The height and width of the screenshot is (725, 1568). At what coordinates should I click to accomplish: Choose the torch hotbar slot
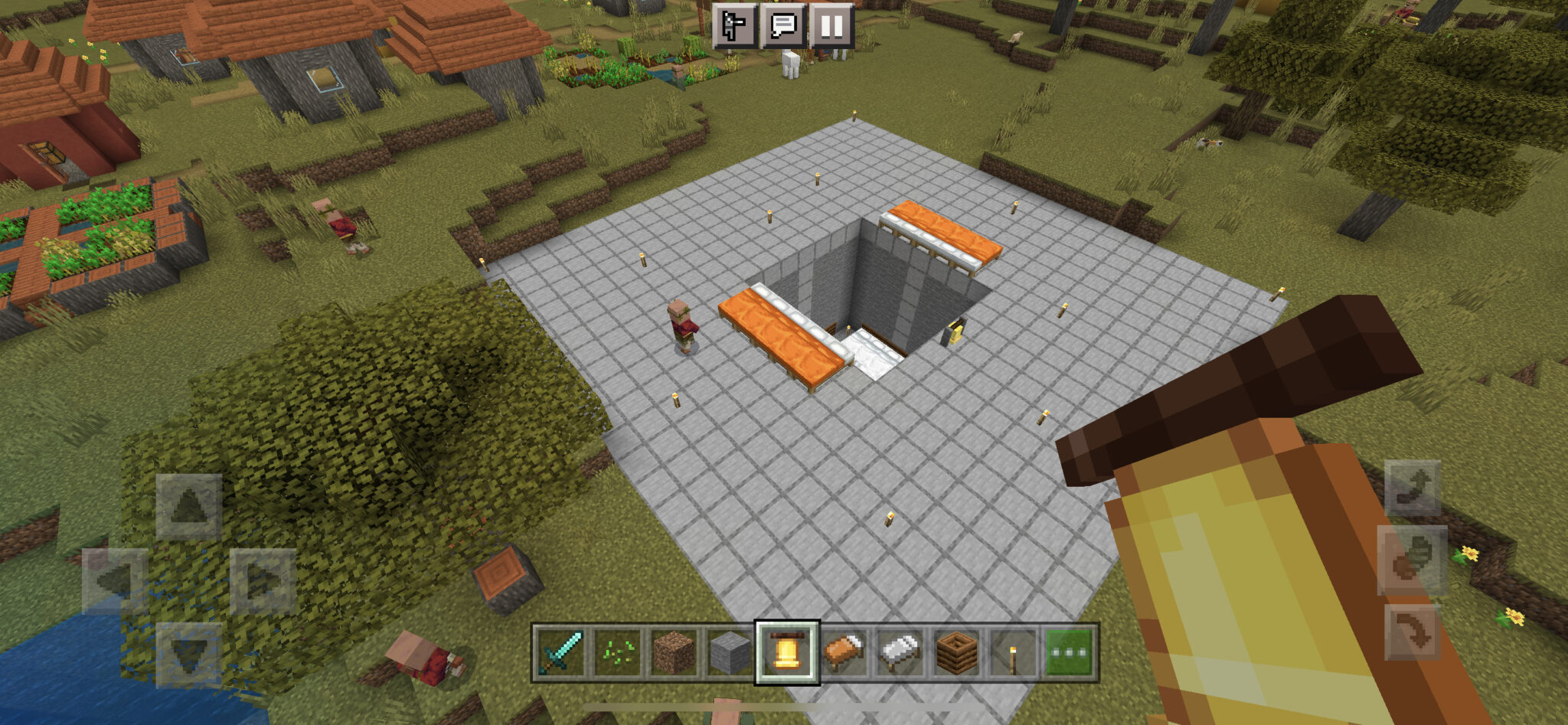1013,652
